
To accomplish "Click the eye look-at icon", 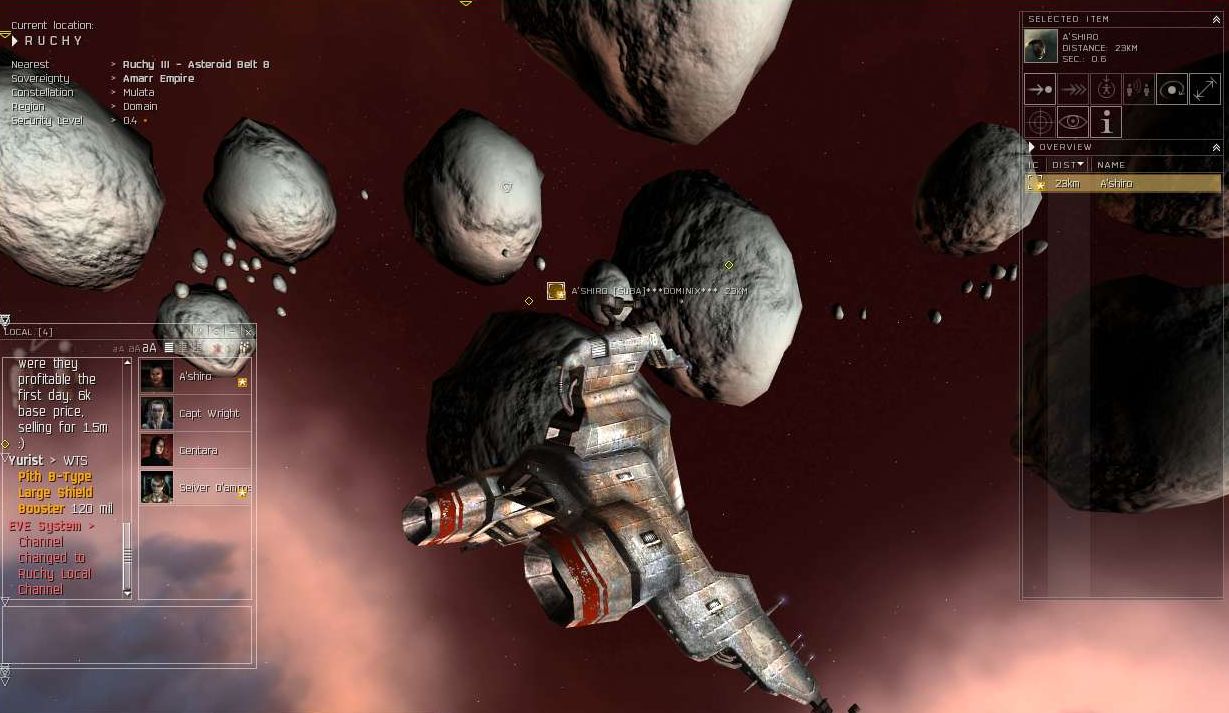I will (x=1073, y=123).
